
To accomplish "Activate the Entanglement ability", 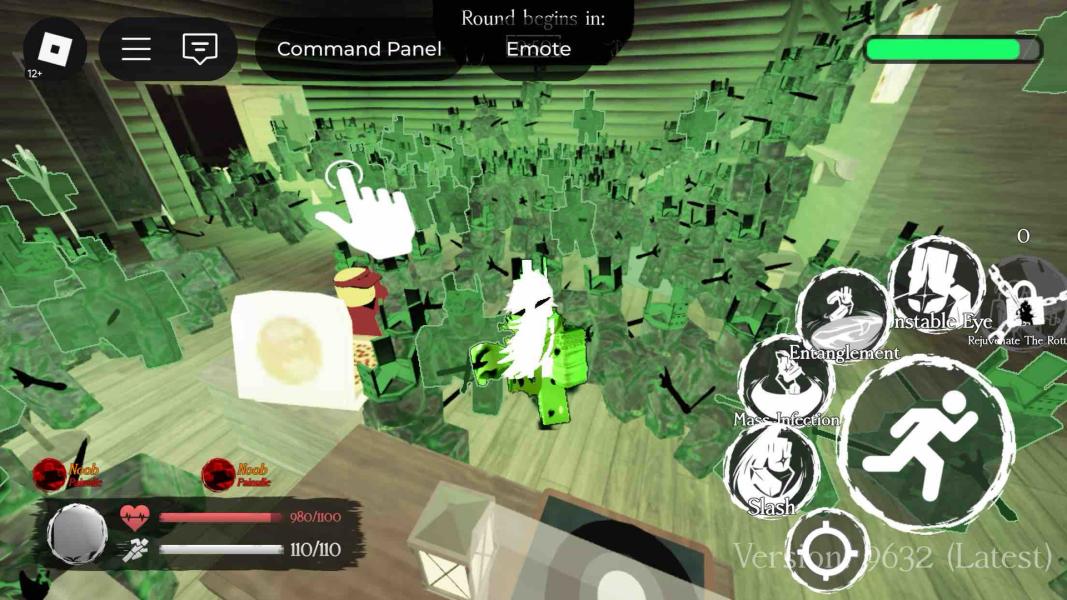I will [x=843, y=314].
